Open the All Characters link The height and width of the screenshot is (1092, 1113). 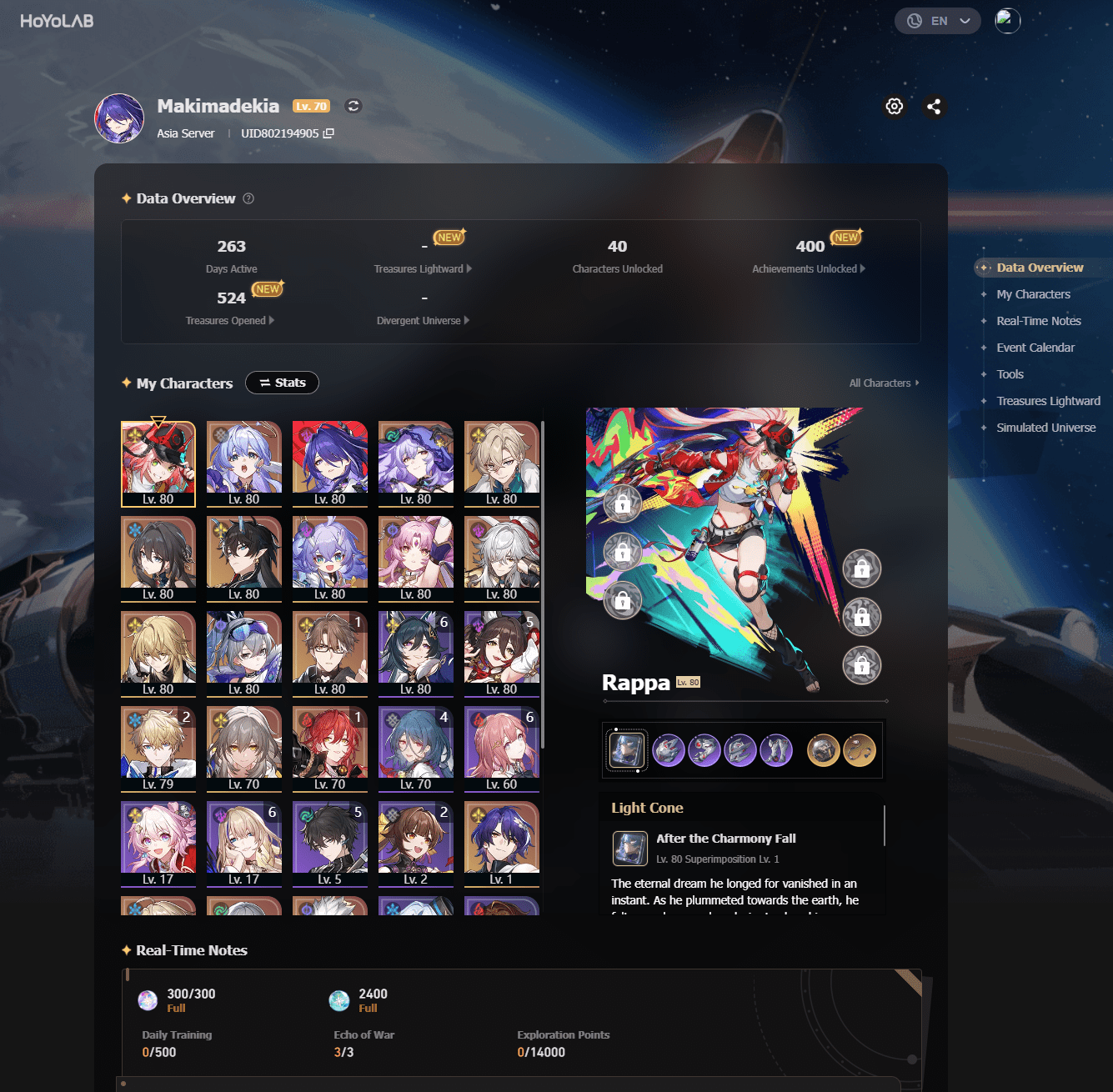tap(882, 383)
